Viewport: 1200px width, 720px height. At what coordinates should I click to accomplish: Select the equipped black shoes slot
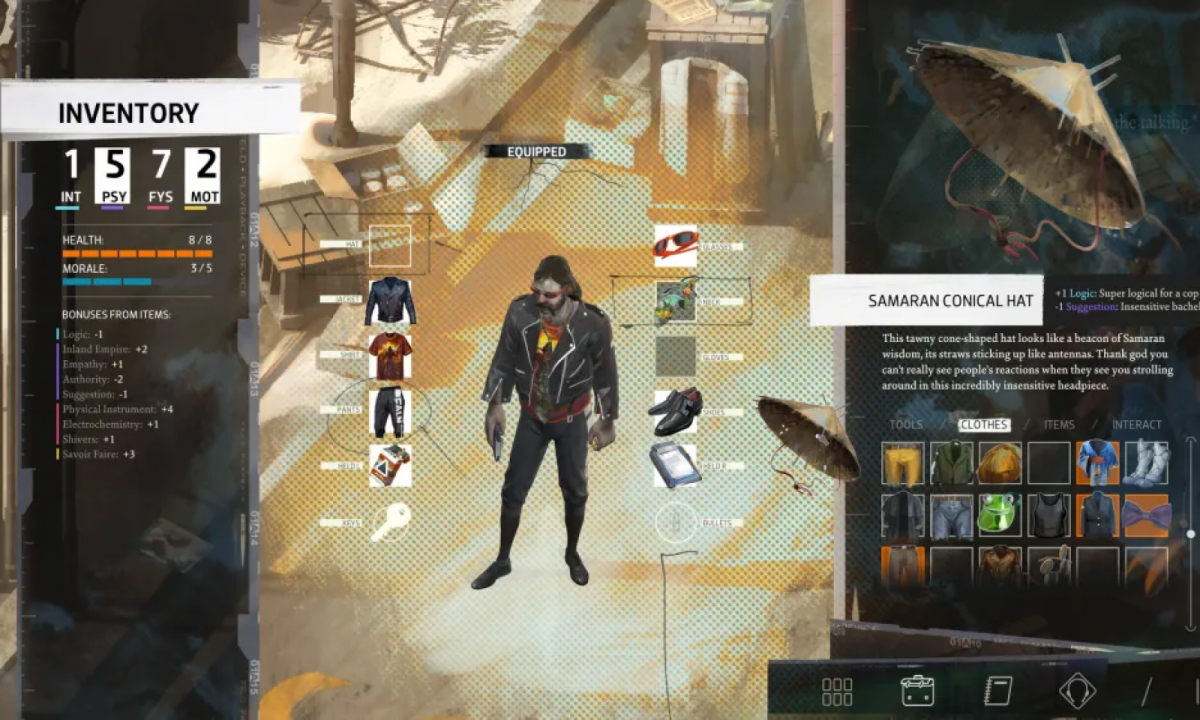point(676,411)
